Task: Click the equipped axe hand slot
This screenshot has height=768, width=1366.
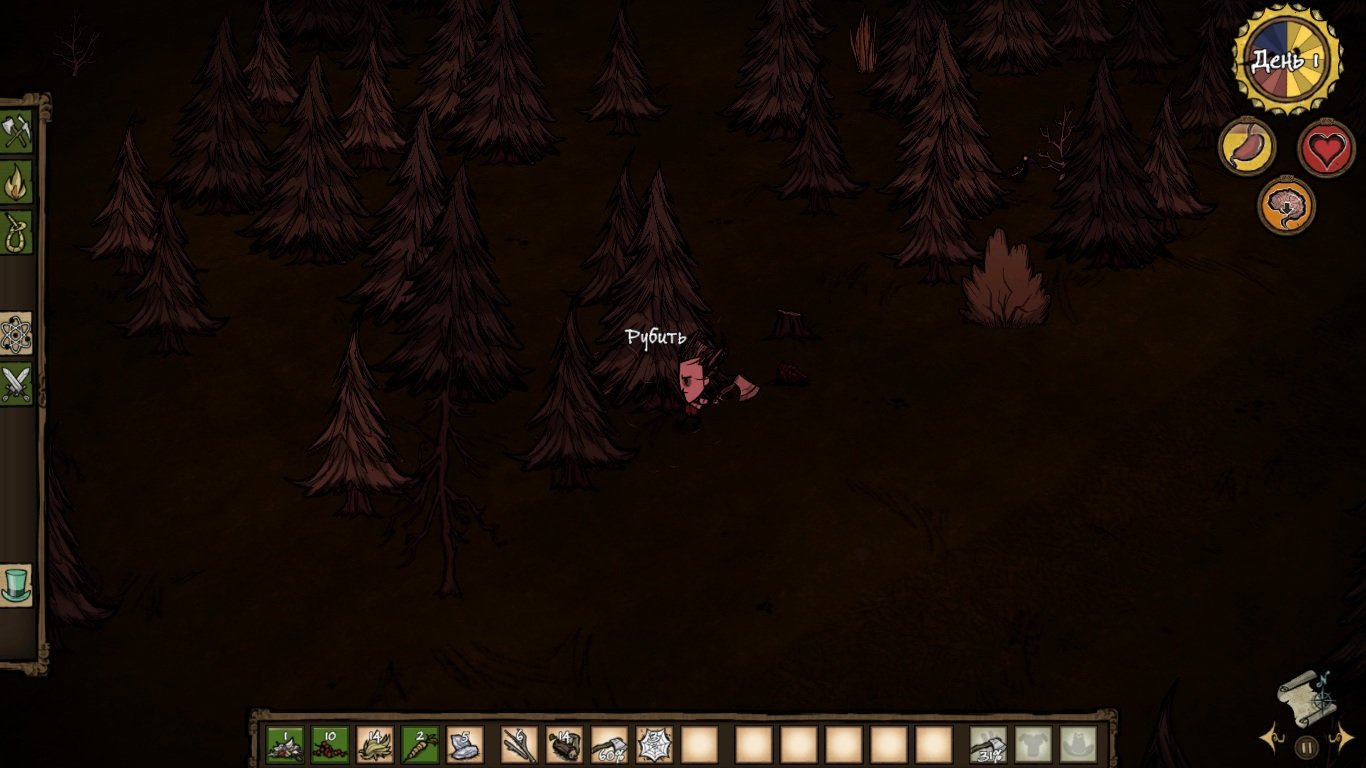Action: click(x=988, y=745)
